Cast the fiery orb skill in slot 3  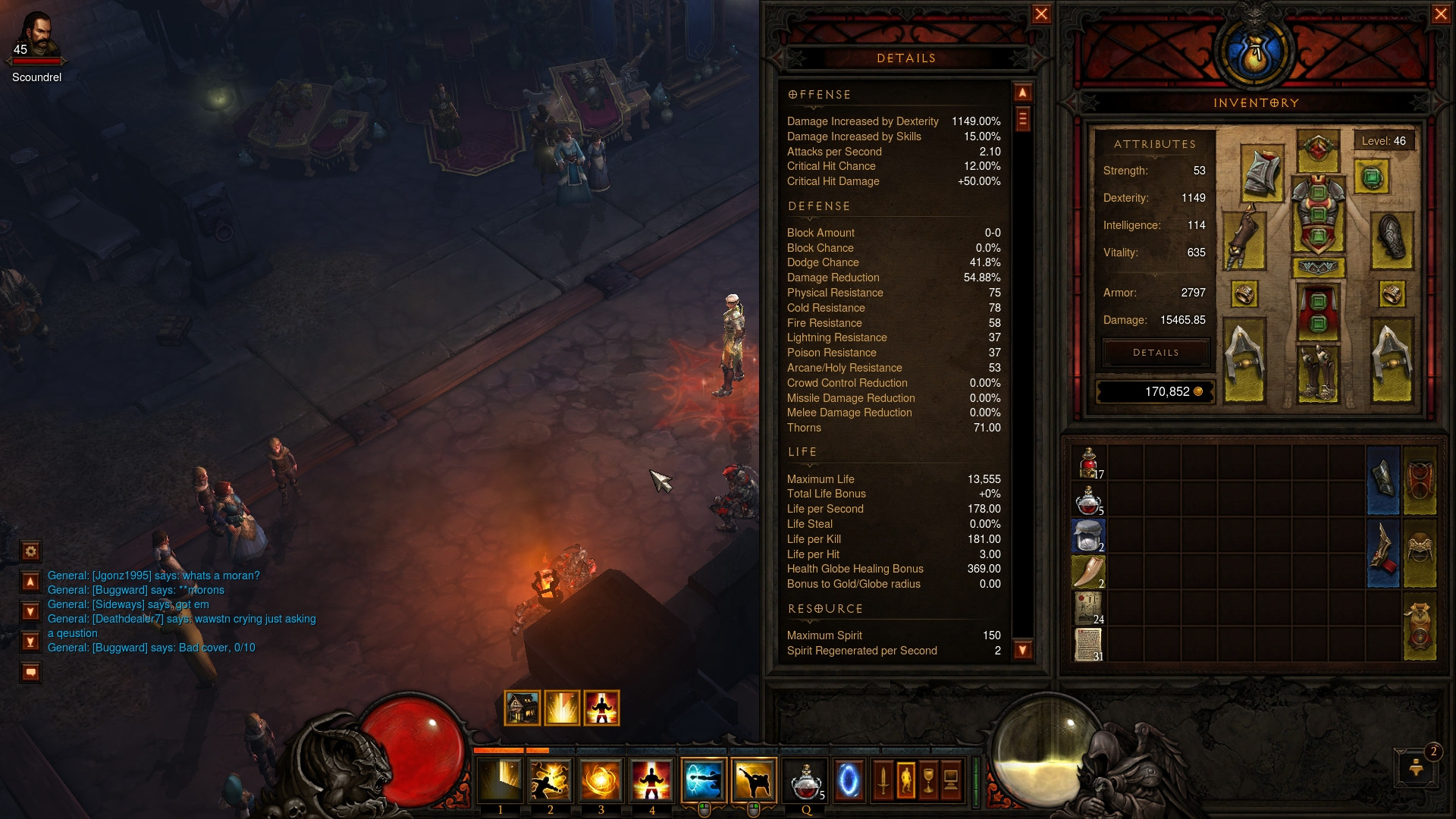coord(601,780)
